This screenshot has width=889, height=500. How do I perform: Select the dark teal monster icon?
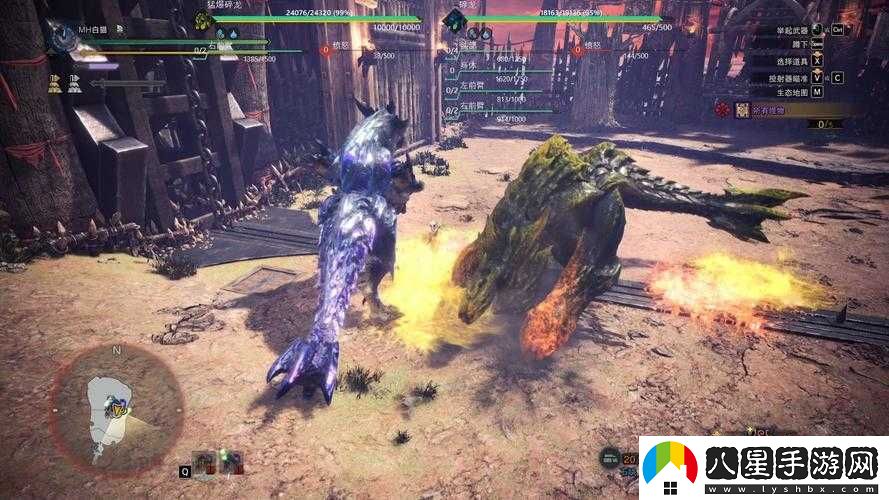pyautogui.click(x=455, y=19)
